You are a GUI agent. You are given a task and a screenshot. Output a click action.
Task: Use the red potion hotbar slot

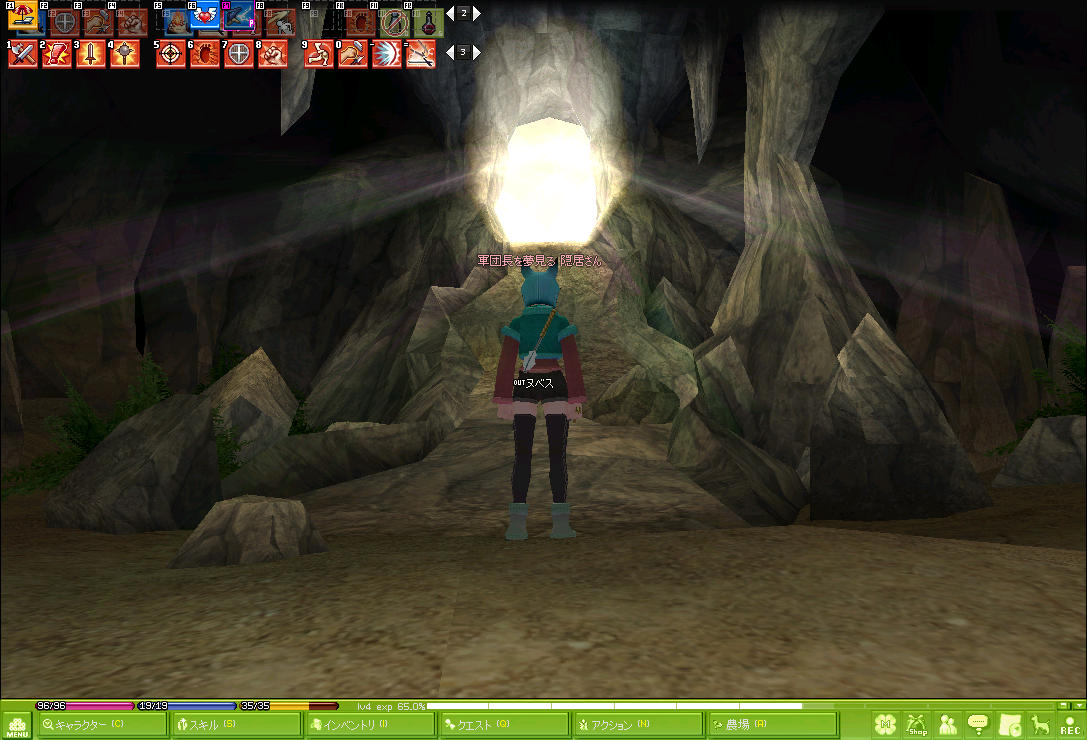[x=428, y=20]
